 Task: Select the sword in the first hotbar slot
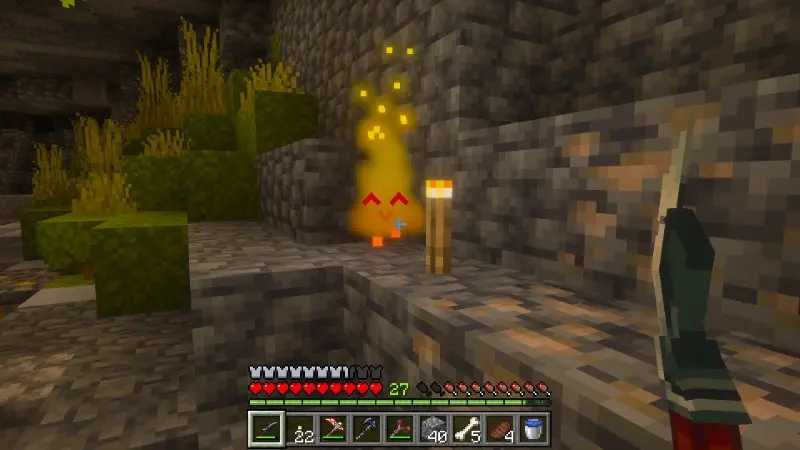tap(265, 429)
